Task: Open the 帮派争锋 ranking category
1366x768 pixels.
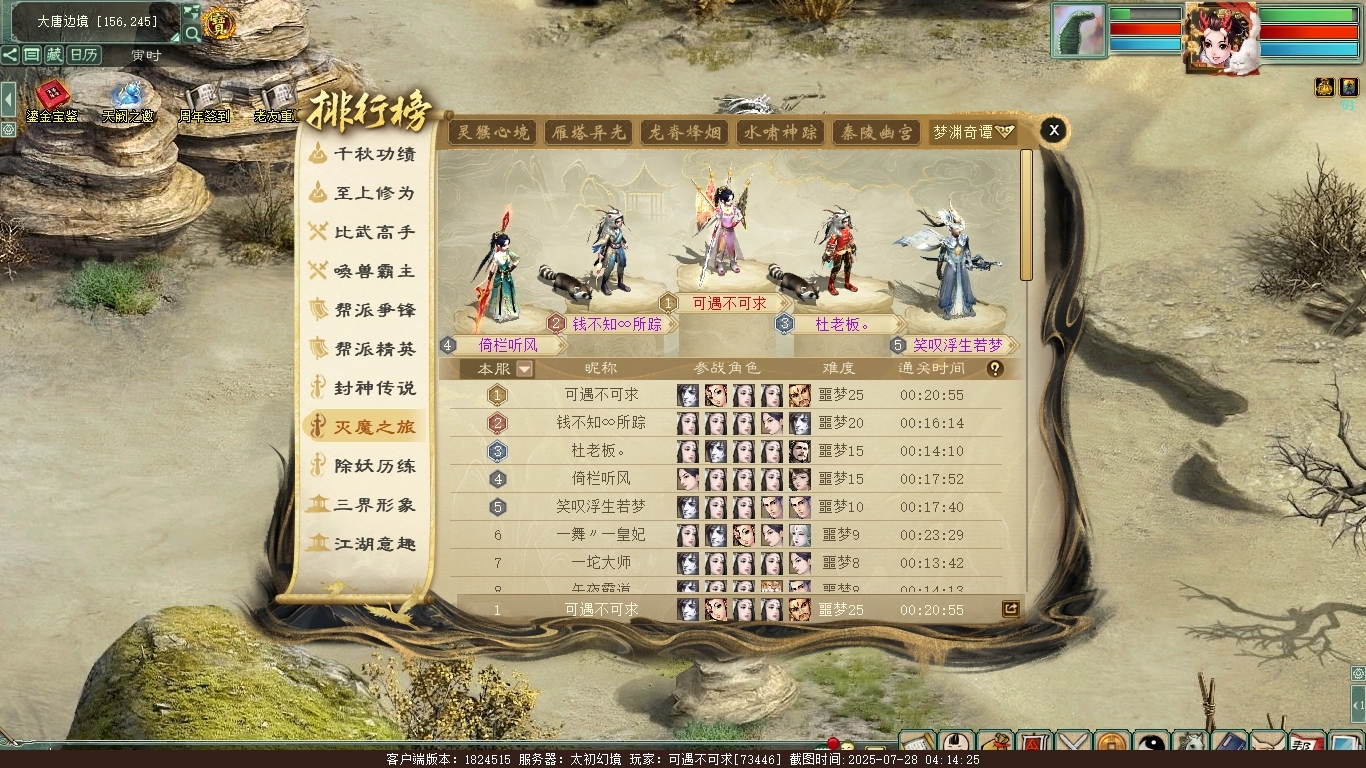Action: (364, 310)
